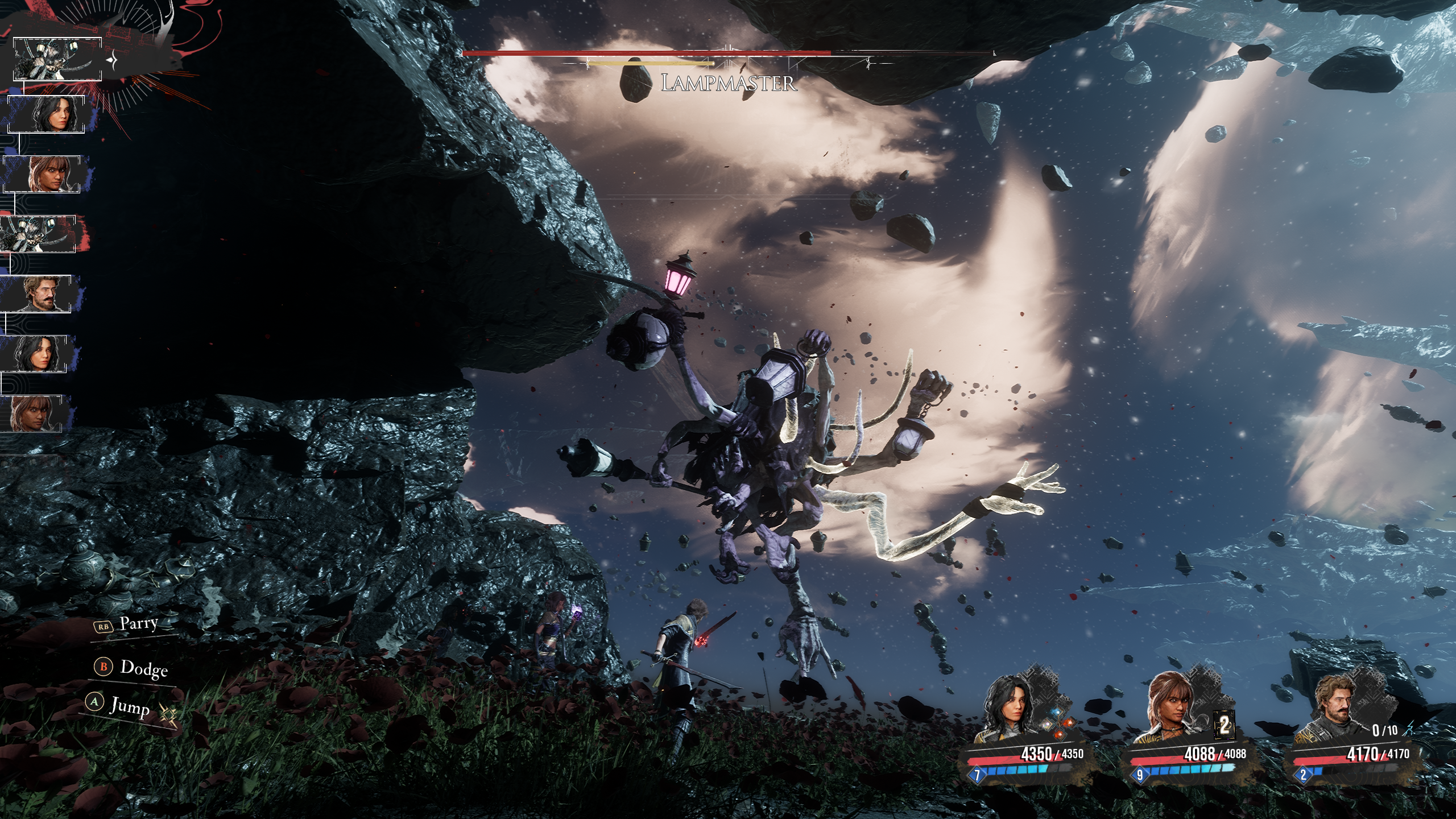Inspect Sciel's card icon showing 2
The image size is (1456, 819).
(1224, 725)
